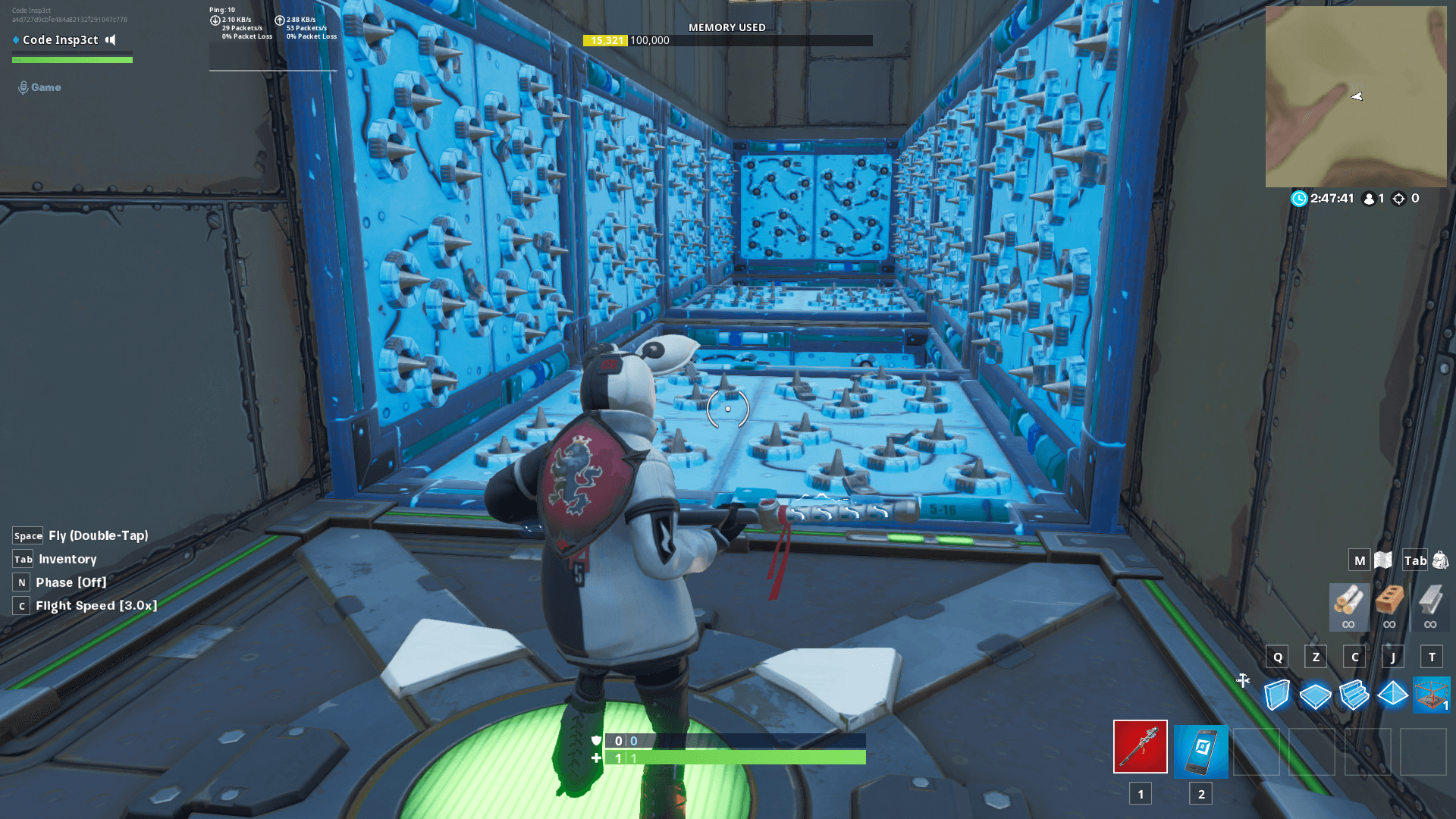
Task: Select the trap cube in slot T
Action: point(1432,695)
